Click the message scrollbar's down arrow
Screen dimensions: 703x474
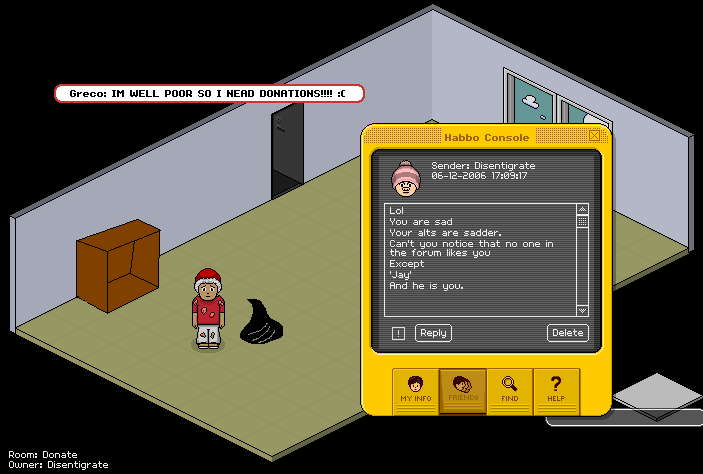(x=583, y=311)
